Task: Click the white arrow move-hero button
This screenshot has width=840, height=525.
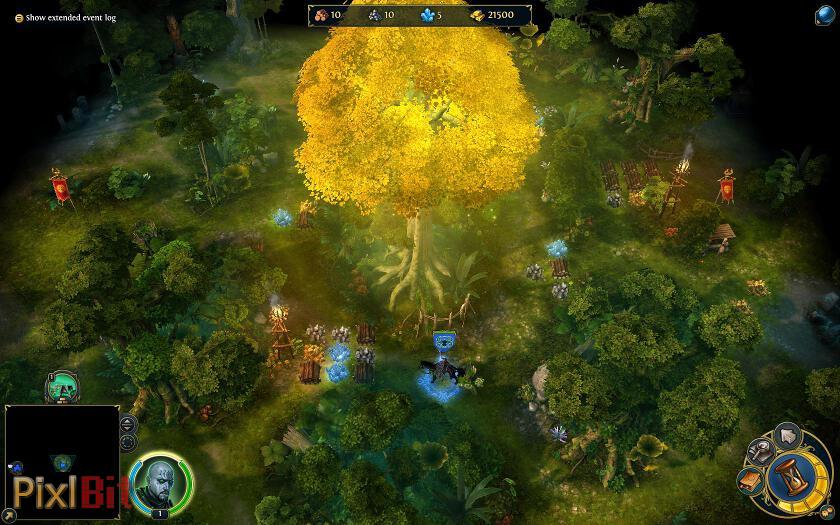Action: [787, 434]
